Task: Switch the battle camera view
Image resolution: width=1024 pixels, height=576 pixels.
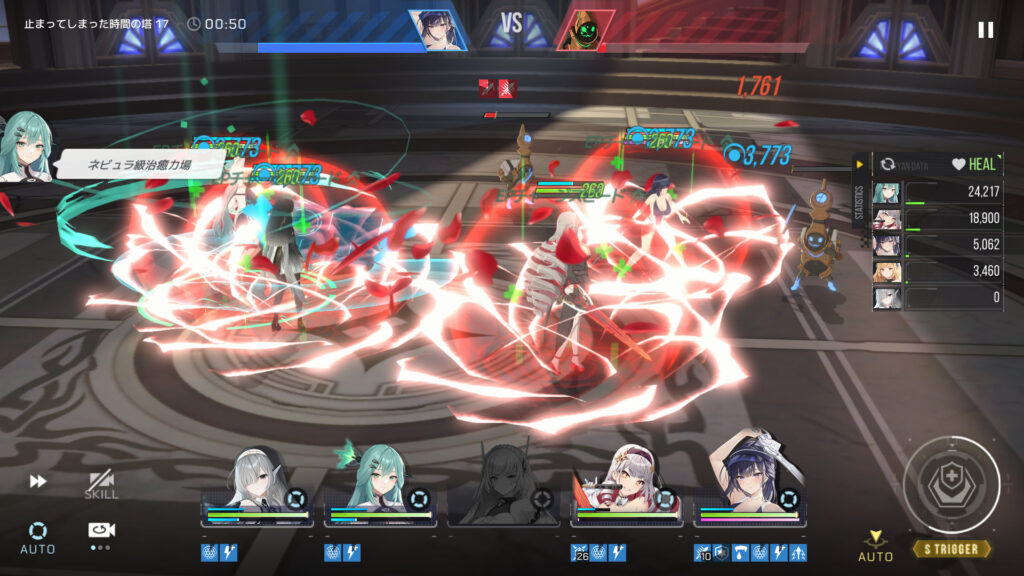Action: pos(101,532)
